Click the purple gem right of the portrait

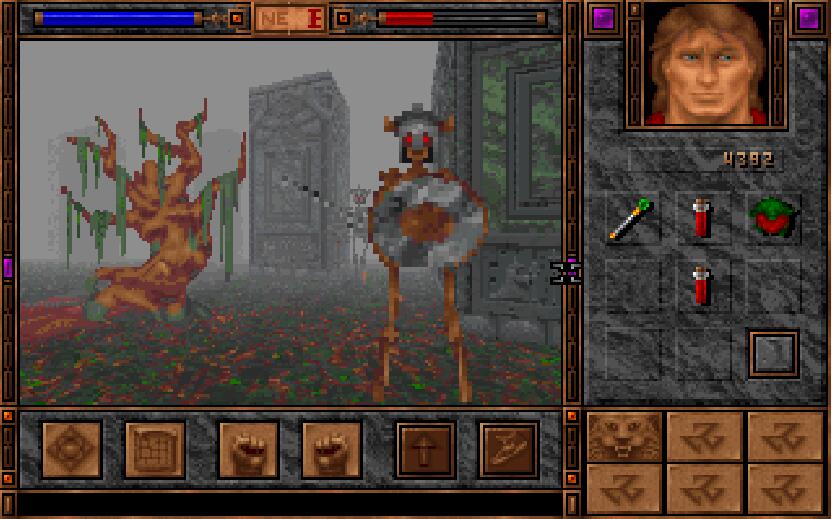(807, 18)
